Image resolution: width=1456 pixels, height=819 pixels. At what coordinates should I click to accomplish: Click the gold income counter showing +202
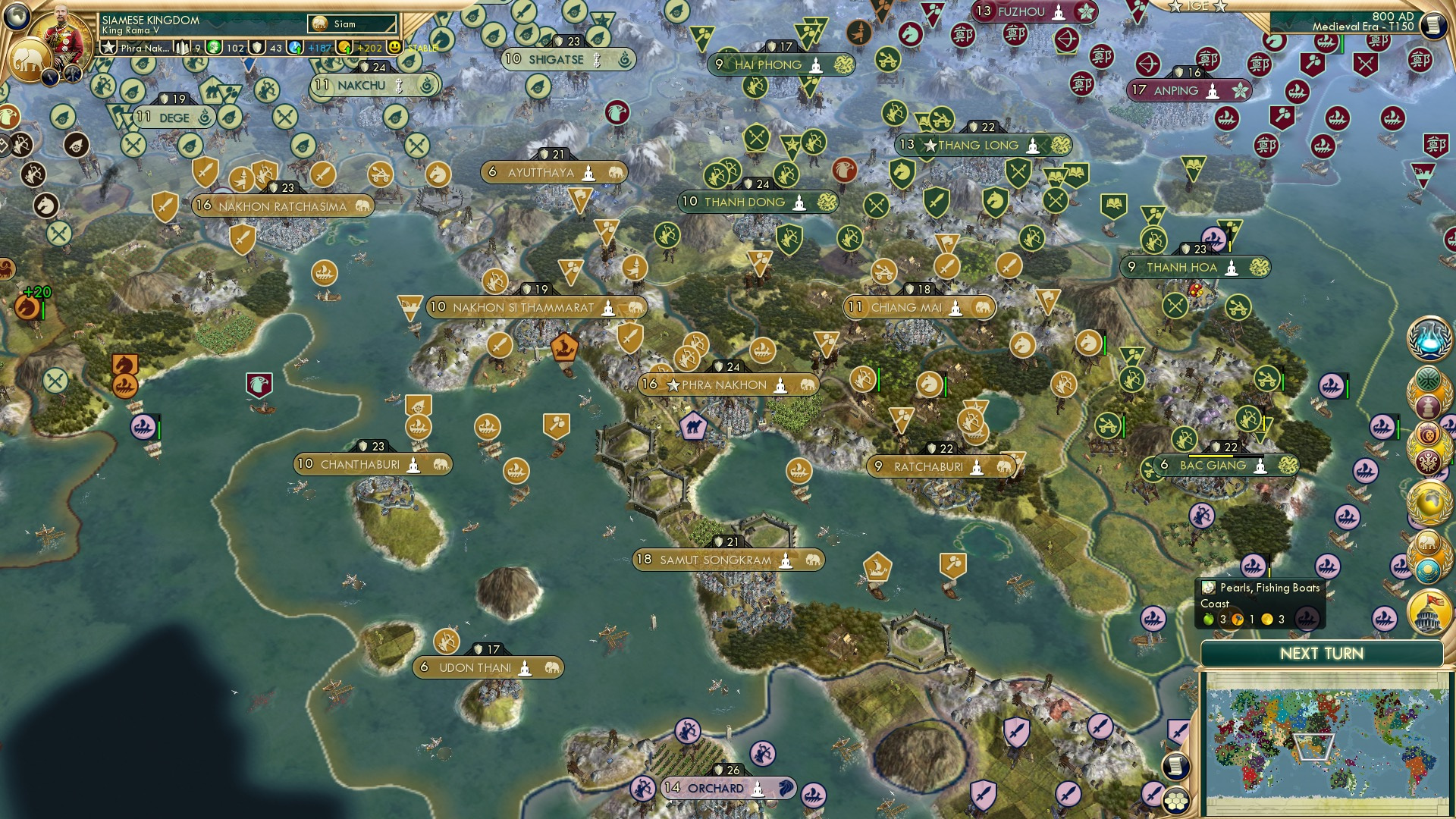pos(368,48)
